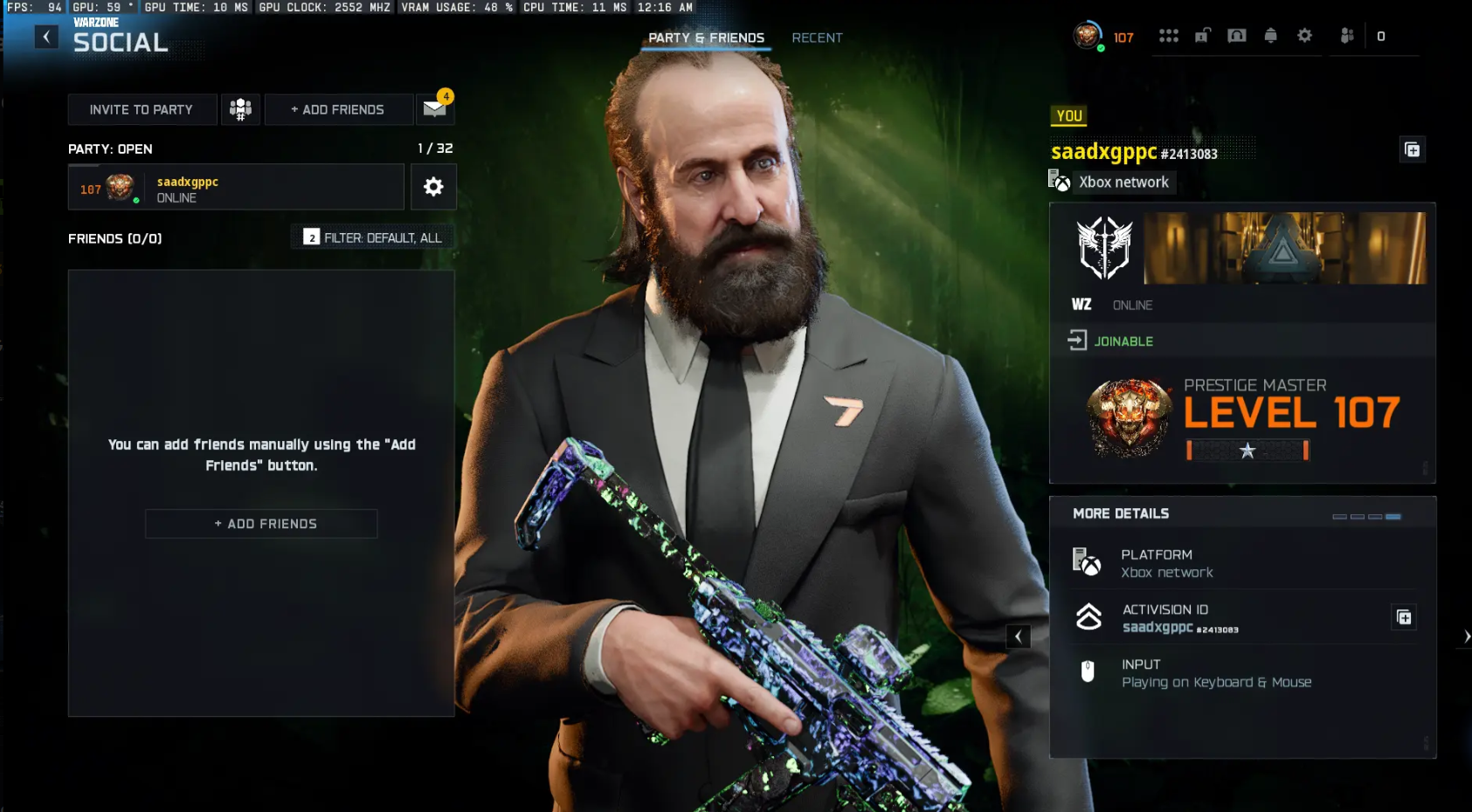Open the apps grid icon near player level
1472x812 pixels.
click(1169, 36)
